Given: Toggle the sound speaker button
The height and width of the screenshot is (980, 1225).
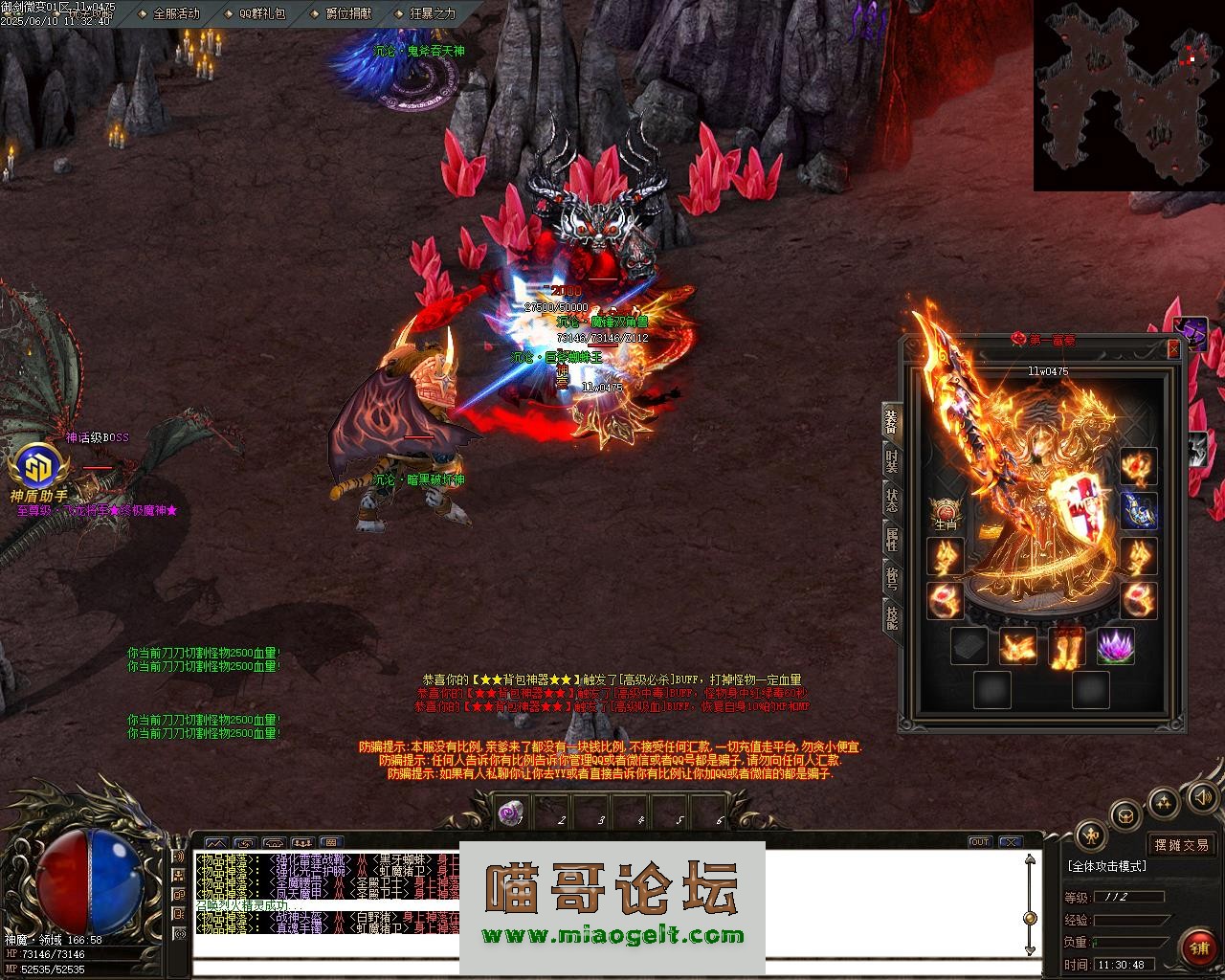Looking at the screenshot, I should point(1200,796).
